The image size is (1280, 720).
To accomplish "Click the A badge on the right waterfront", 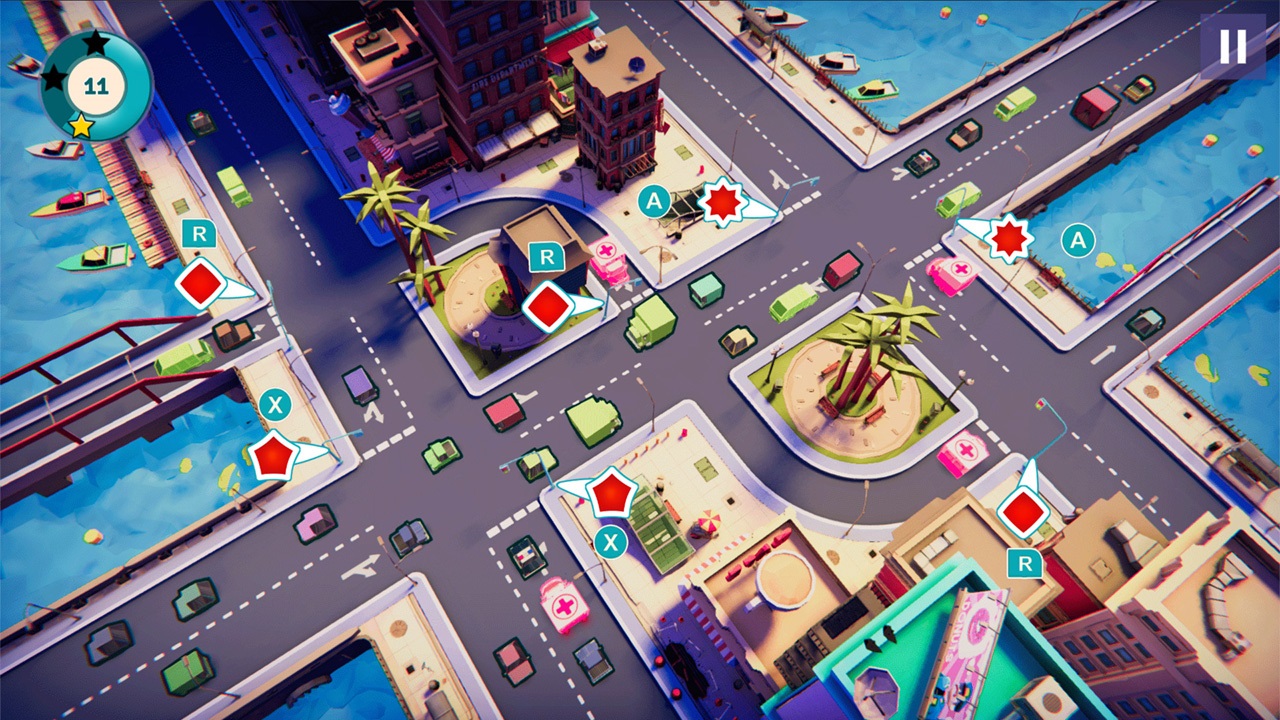I will pyautogui.click(x=1077, y=240).
